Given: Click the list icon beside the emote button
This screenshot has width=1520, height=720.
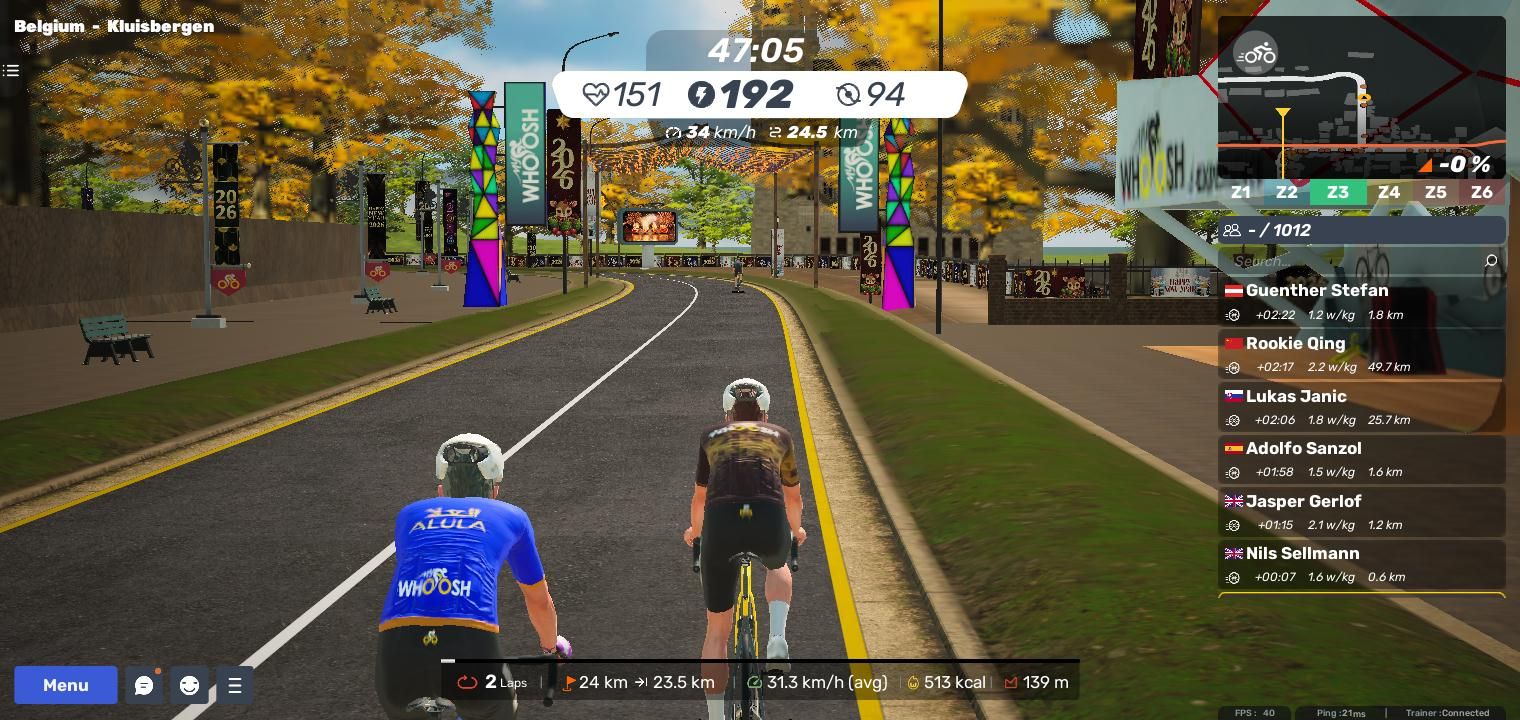Looking at the screenshot, I should (x=235, y=685).
